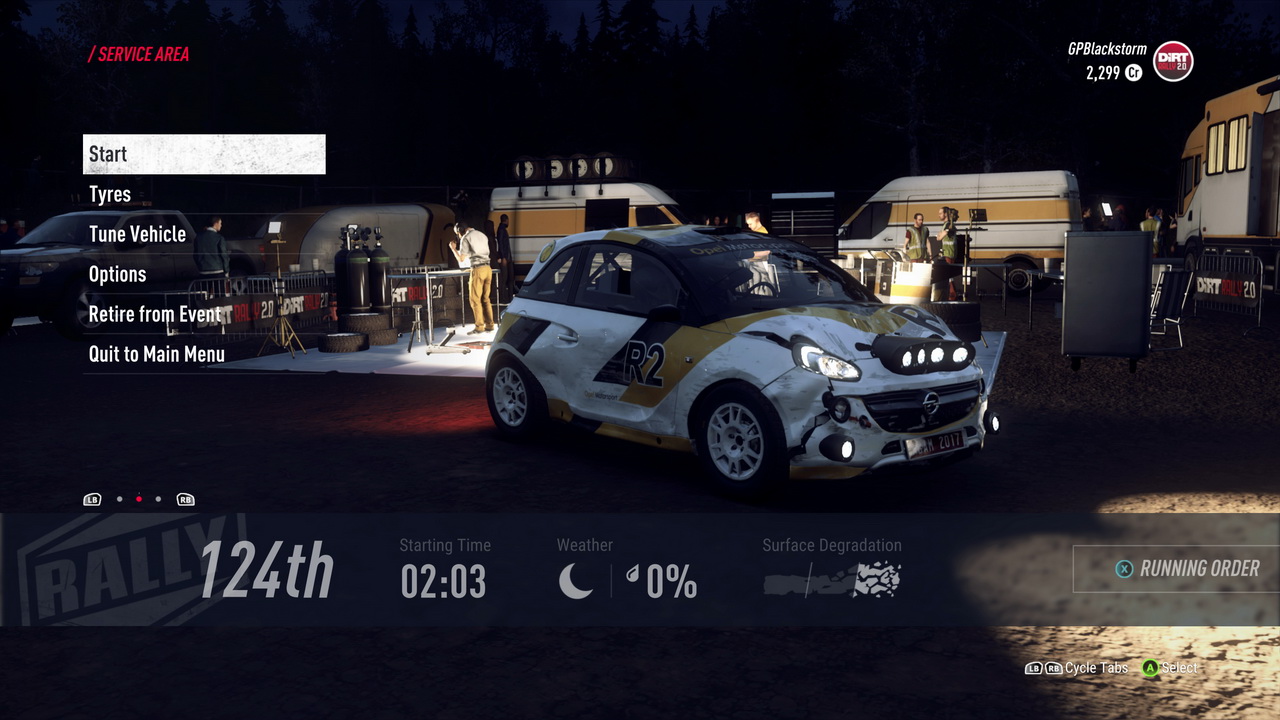Click Quit to Main Menu
This screenshot has width=1280, height=720.
156,354
